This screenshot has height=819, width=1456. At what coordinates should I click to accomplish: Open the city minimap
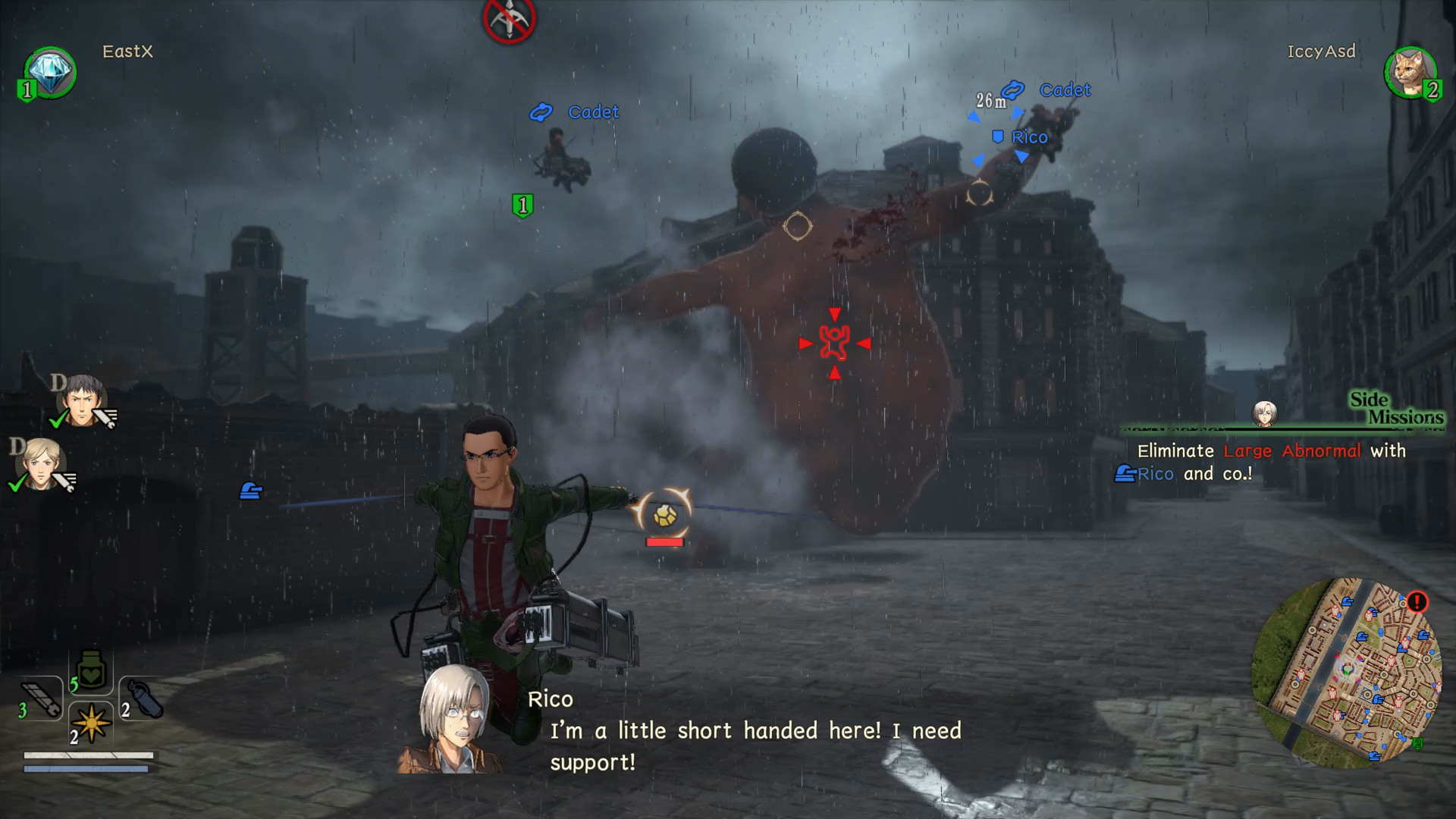(x=1348, y=673)
